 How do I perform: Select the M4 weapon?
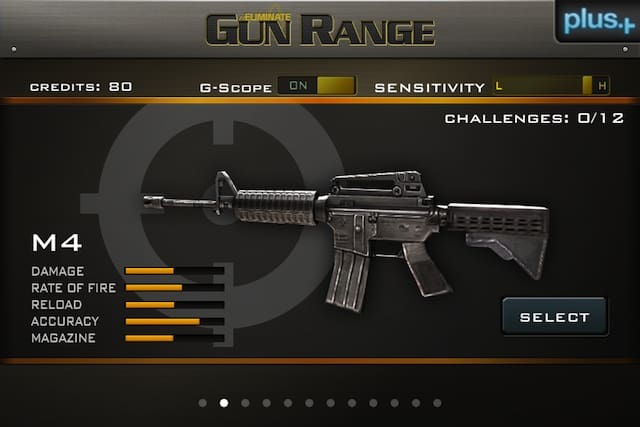[x=554, y=317]
